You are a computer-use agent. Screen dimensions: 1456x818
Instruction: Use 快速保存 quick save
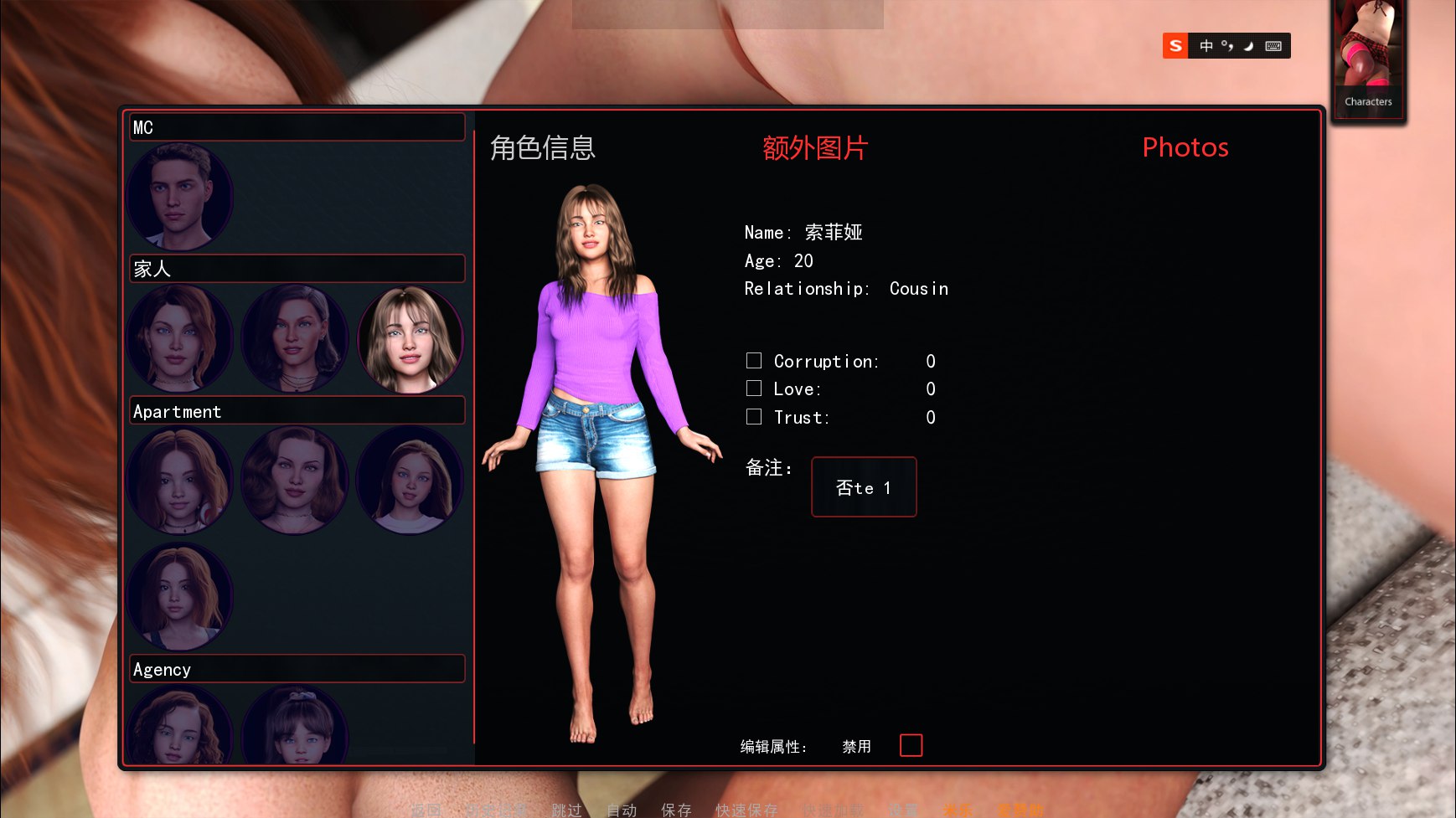click(746, 810)
